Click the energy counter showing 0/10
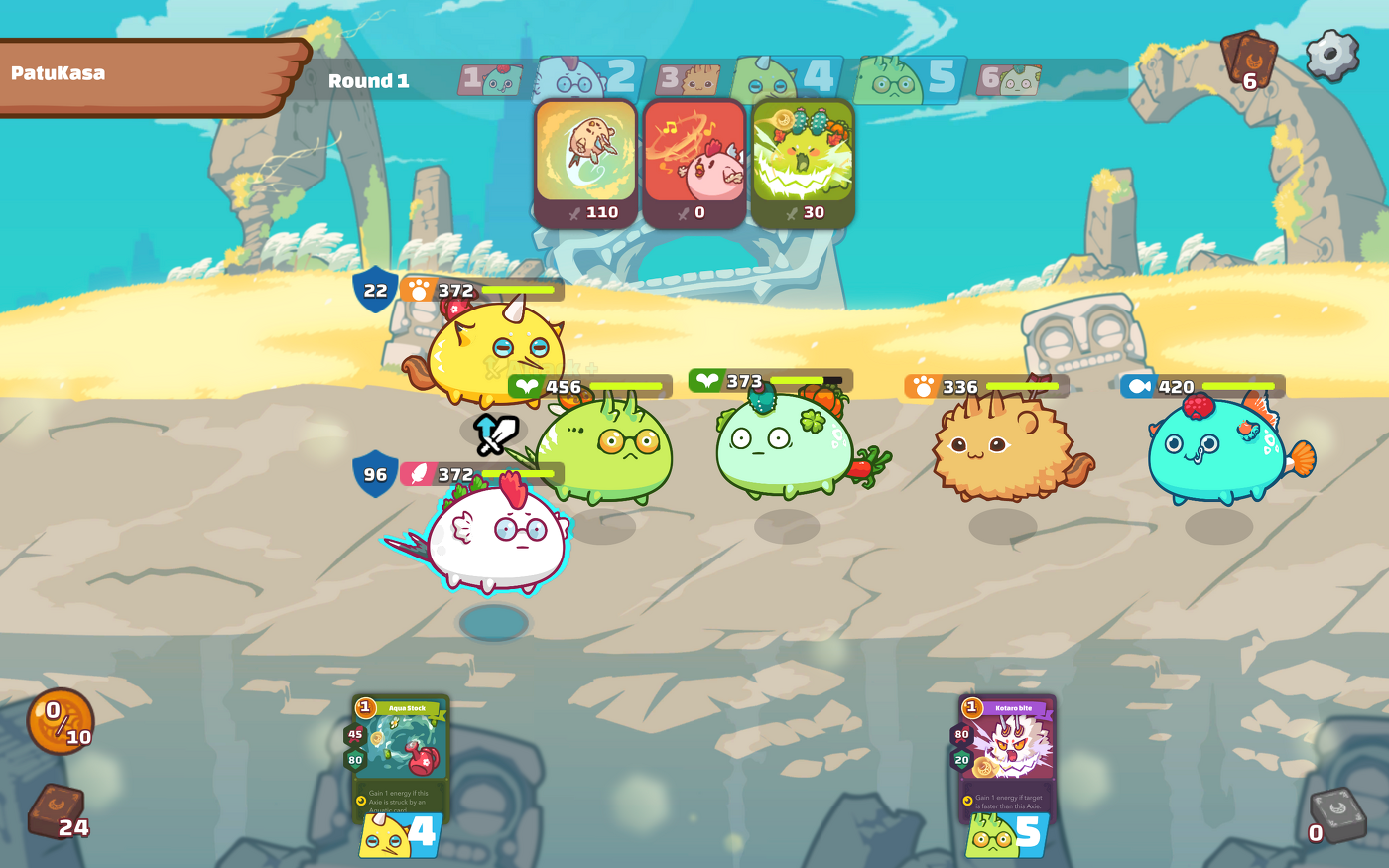This screenshot has height=868, width=1389. tap(60, 720)
